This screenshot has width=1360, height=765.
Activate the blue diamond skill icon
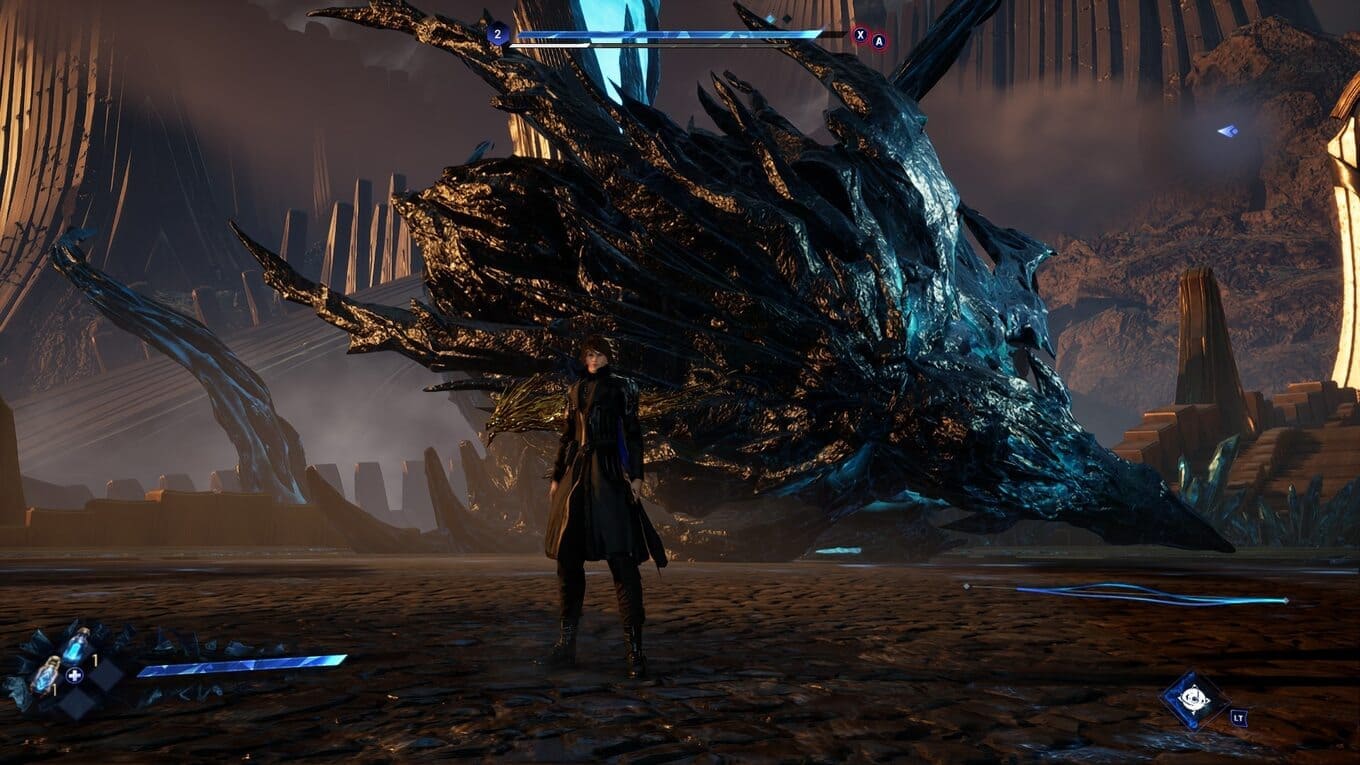[x=1194, y=699]
